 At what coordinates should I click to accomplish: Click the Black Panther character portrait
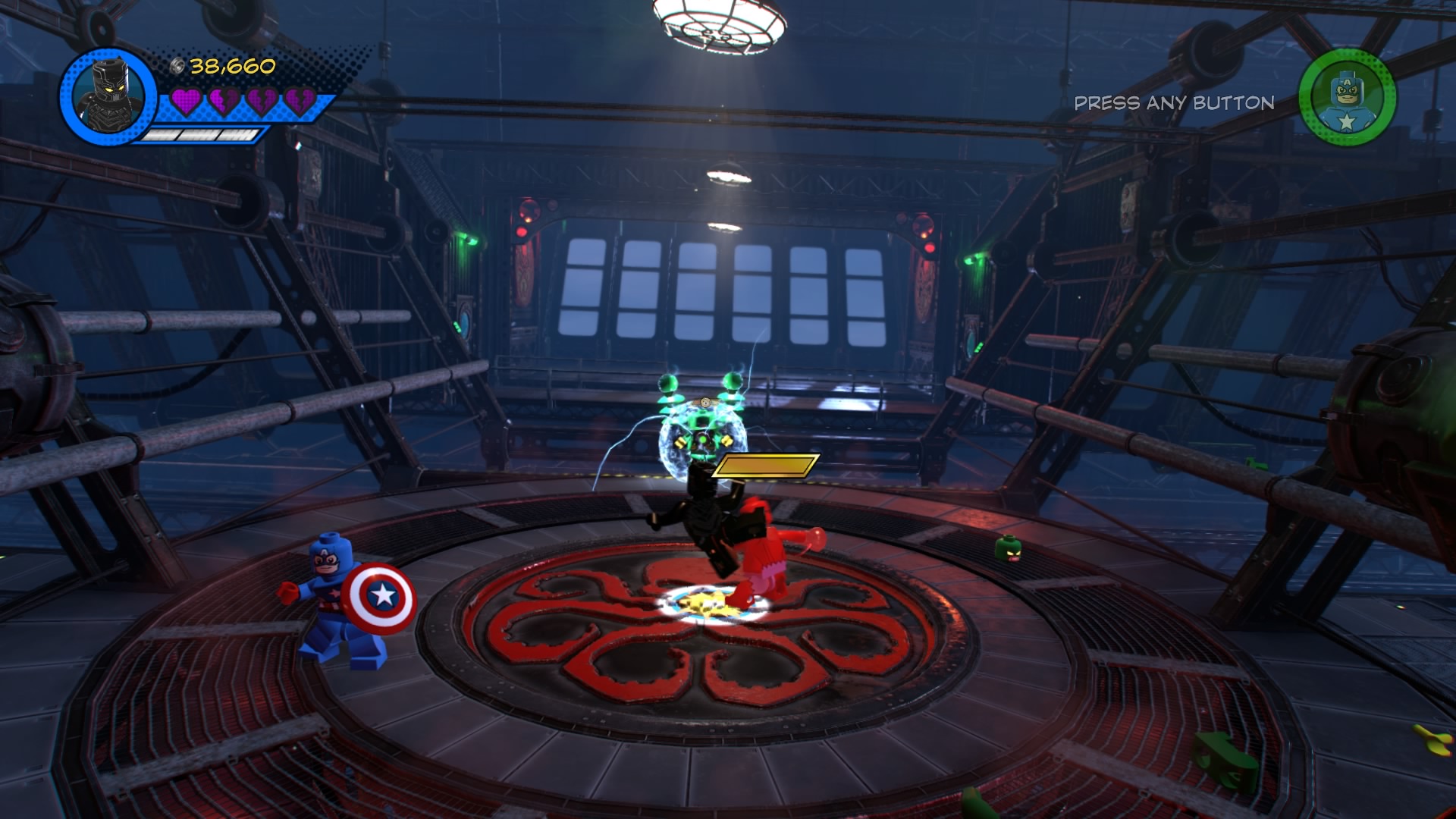pyautogui.click(x=108, y=97)
